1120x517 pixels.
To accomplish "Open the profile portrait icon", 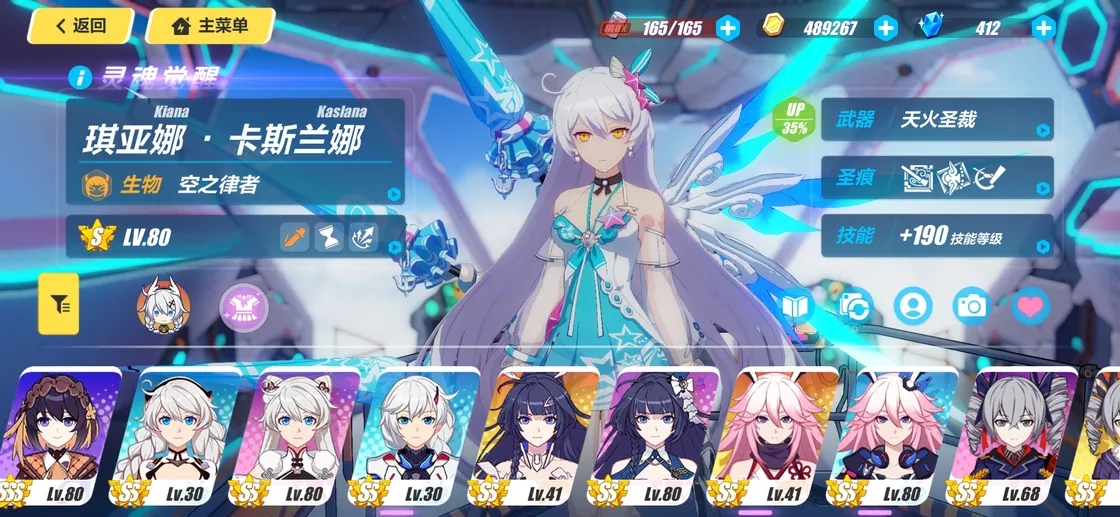I will (913, 306).
